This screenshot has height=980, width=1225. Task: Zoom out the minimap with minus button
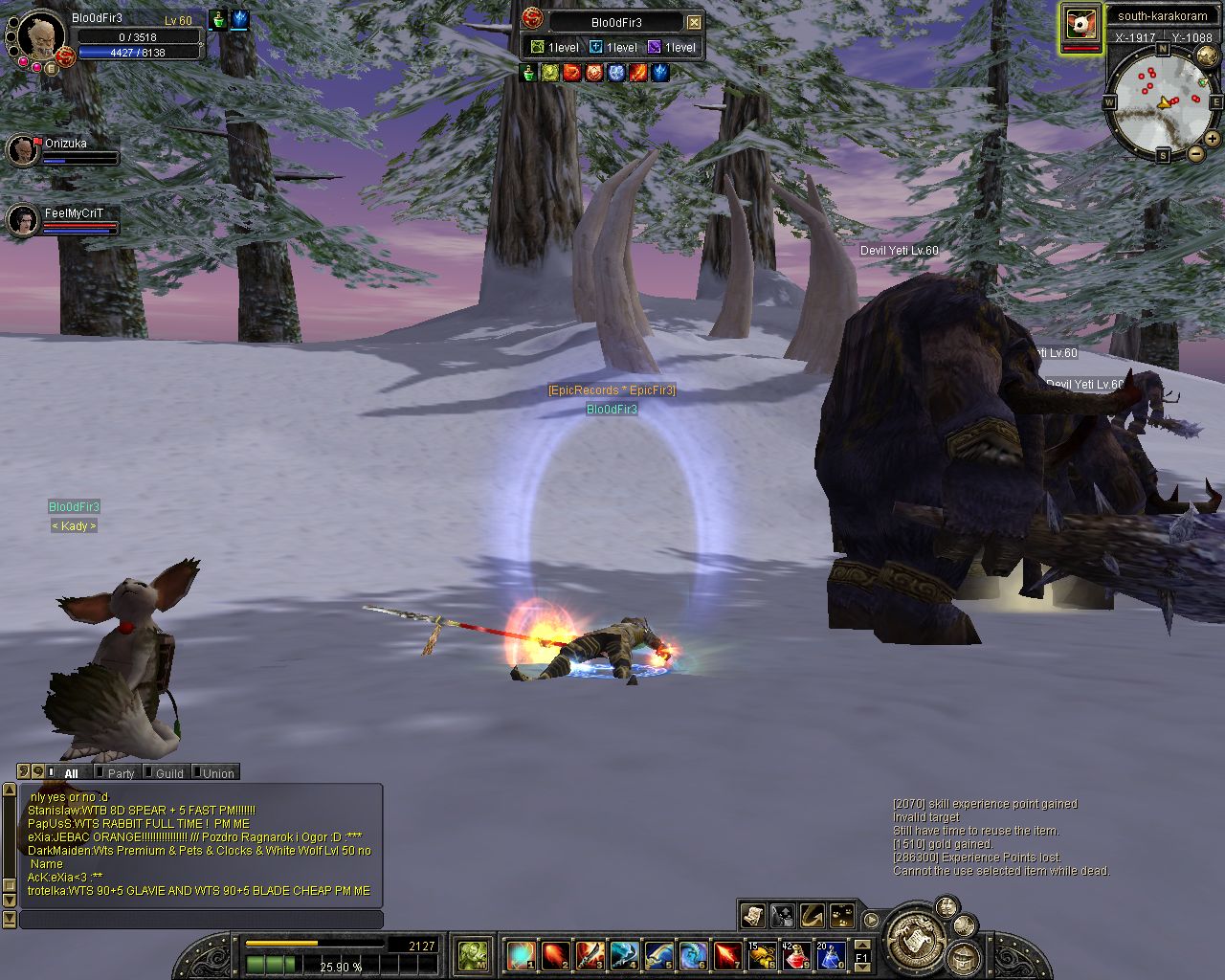[x=1195, y=153]
